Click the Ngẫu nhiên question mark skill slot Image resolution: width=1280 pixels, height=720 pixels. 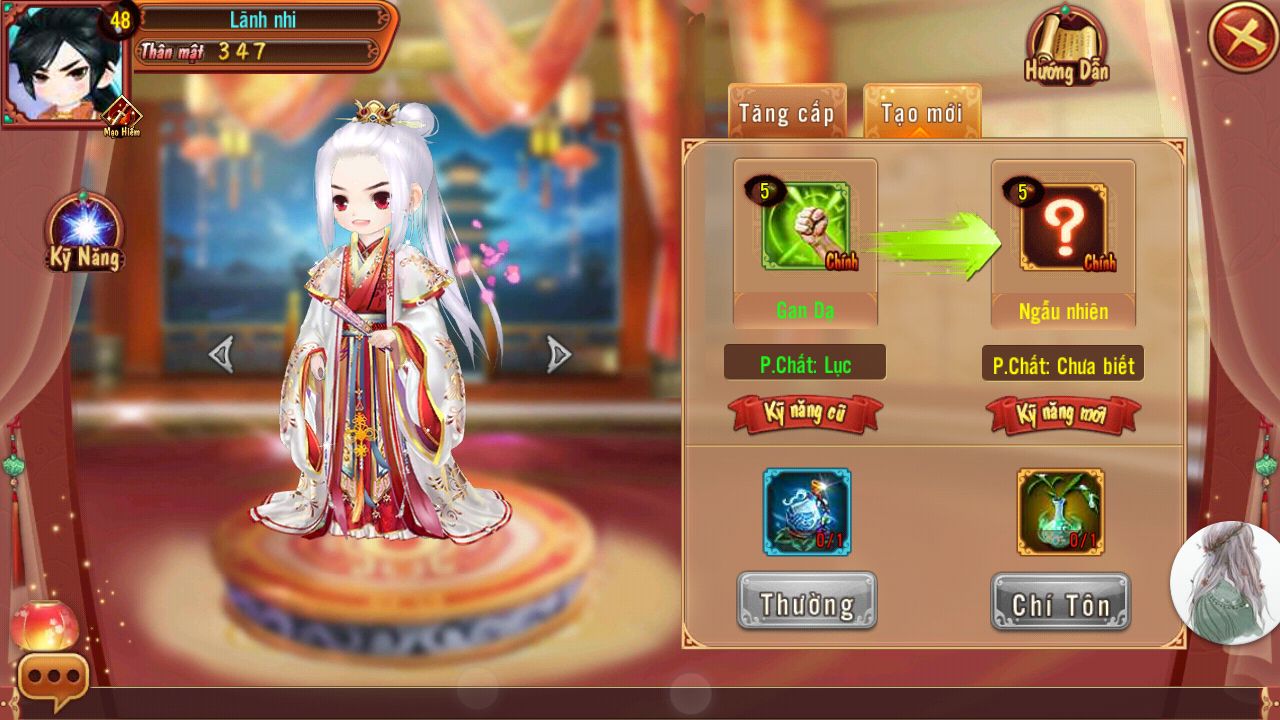coord(1063,227)
